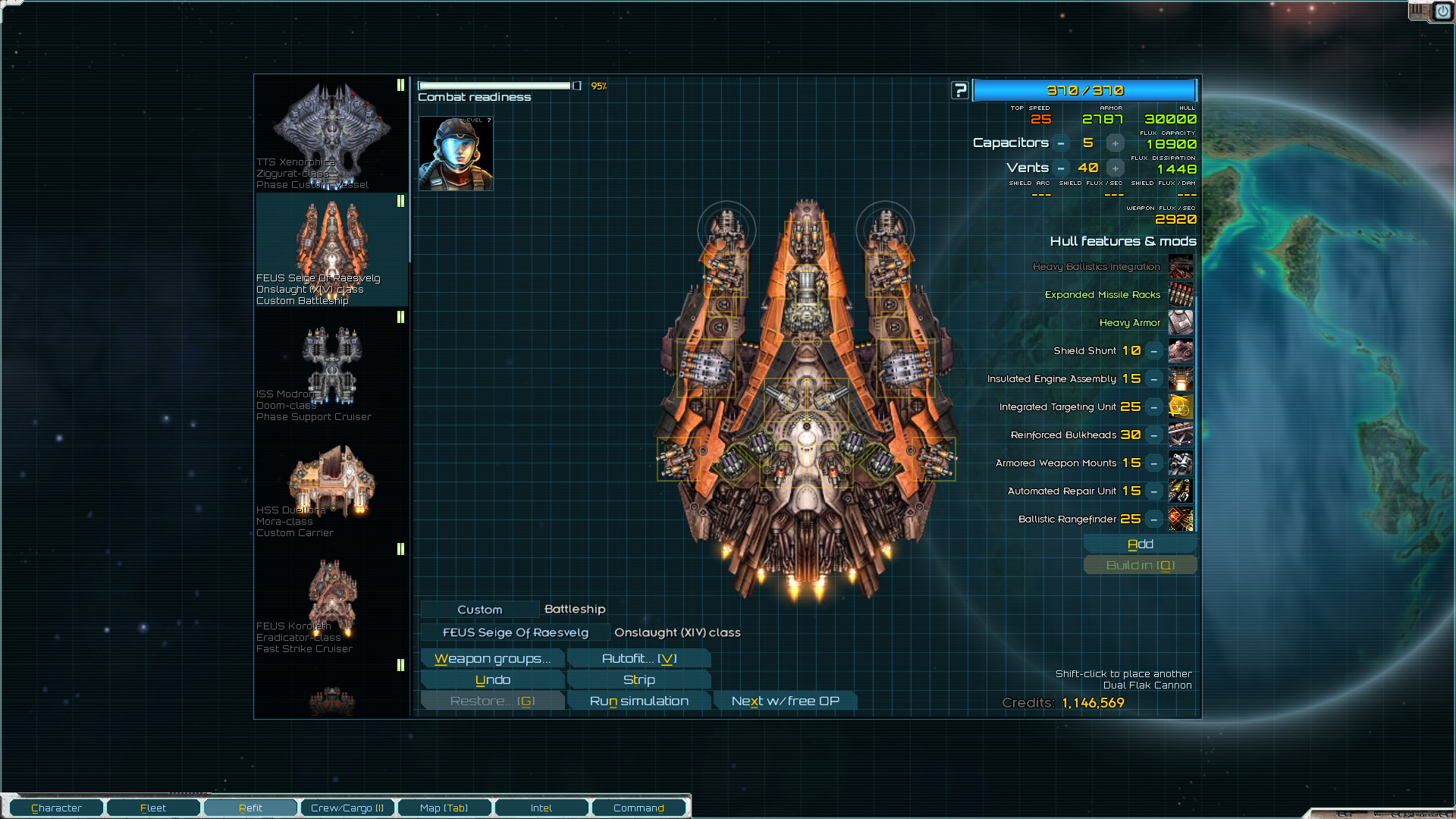This screenshot has height=819, width=1456.
Task: Select the ISS Modron Doom-class cruiser
Action: [x=331, y=366]
